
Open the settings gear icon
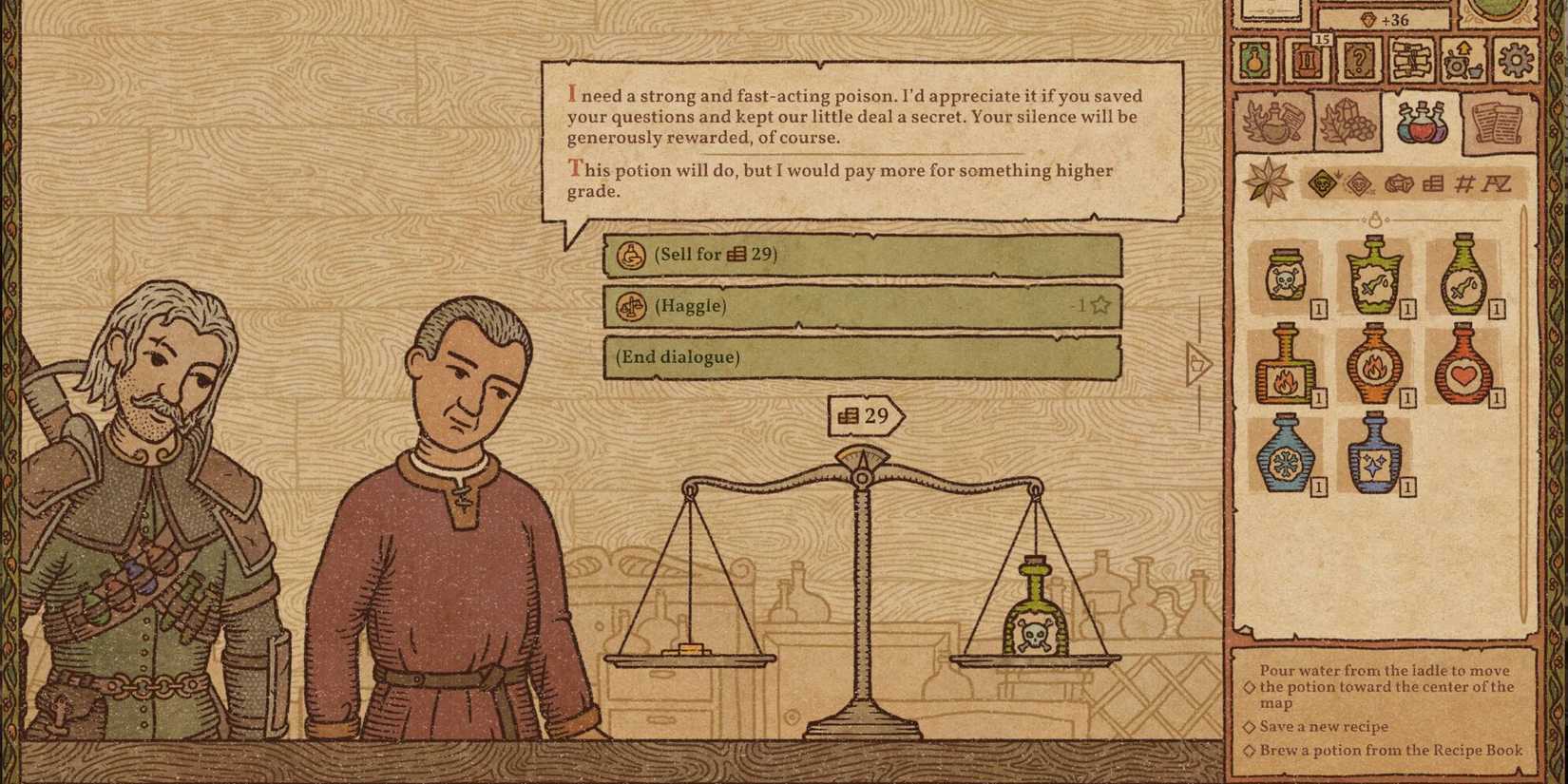pyautogui.click(x=1514, y=61)
